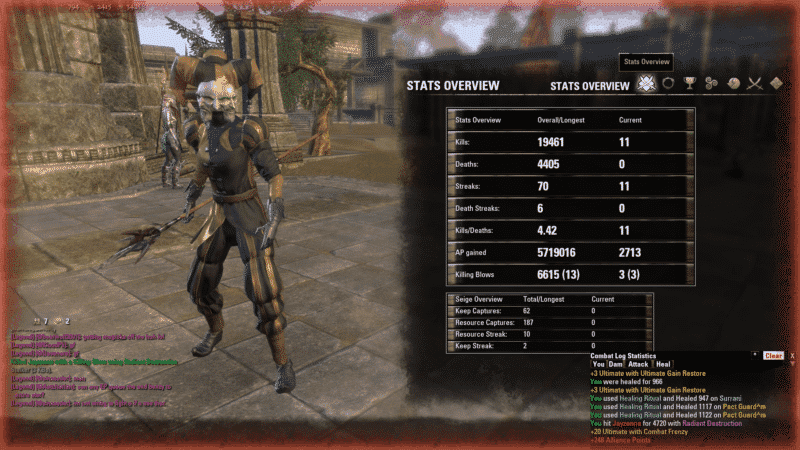The image size is (800, 450).
Task: Choose the Heal filter in combat log
Action: pyautogui.click(x=663, y=364)
